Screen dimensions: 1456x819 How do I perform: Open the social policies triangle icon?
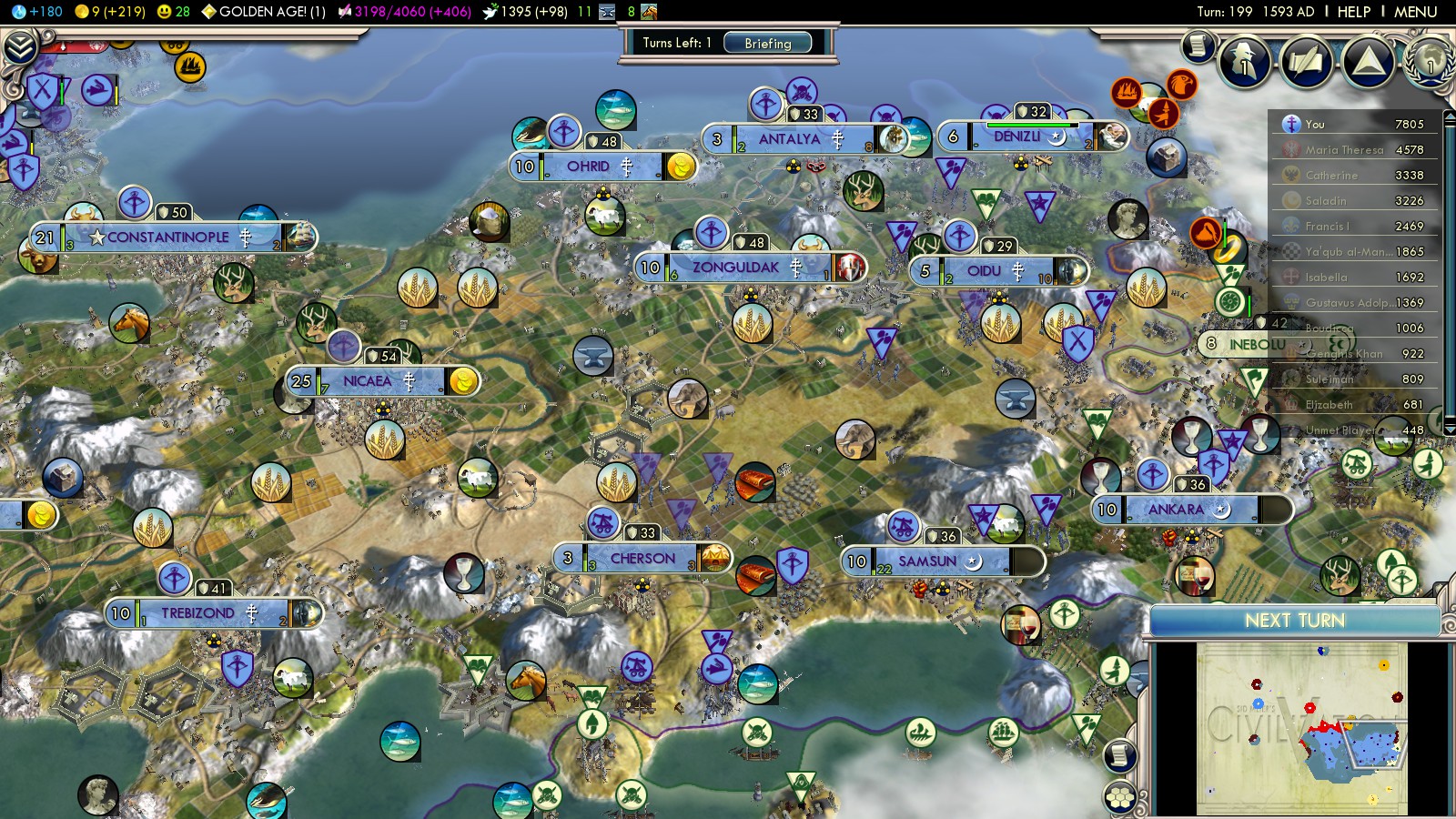coord(1368,62)
